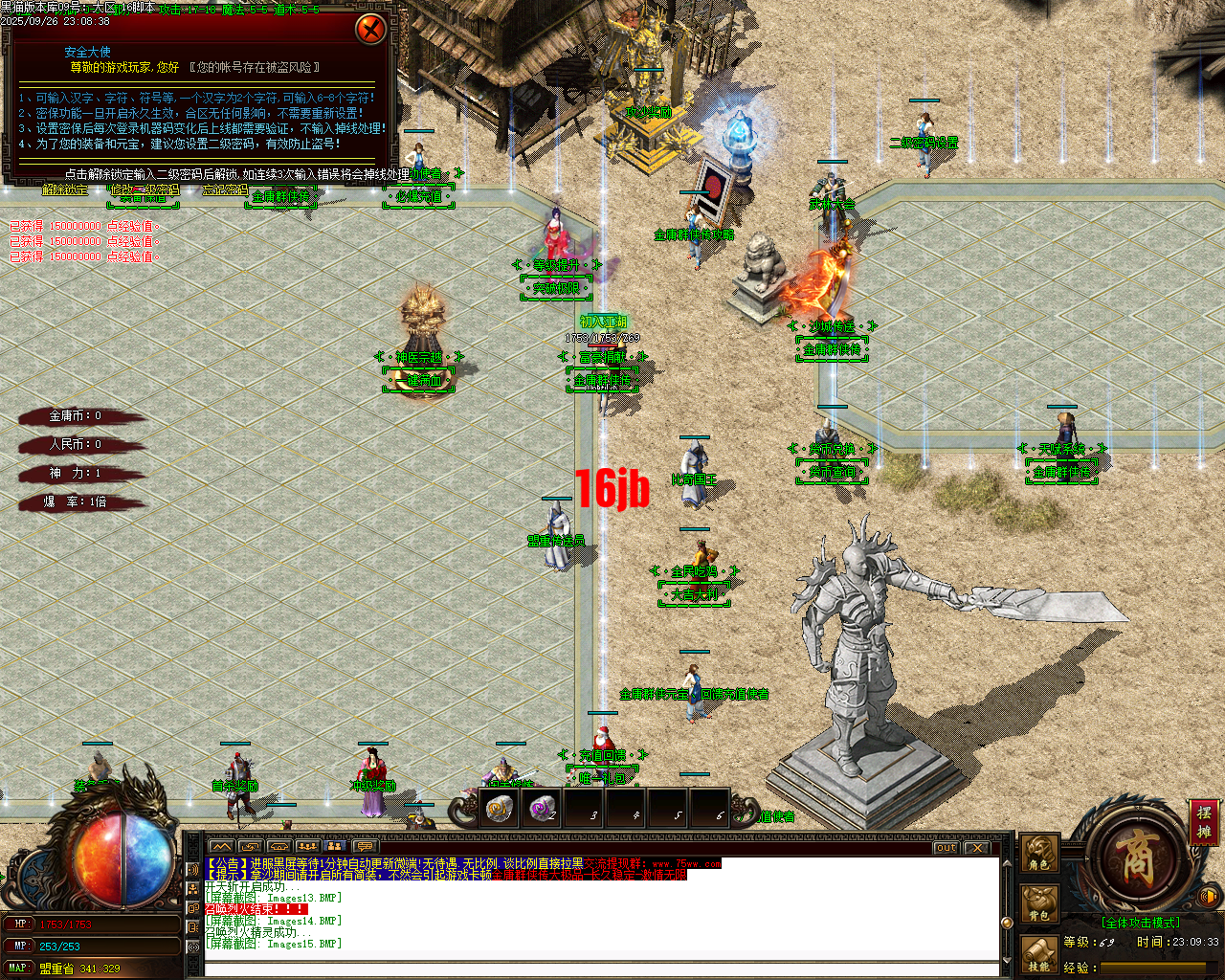The height and width of the screenshot is (980, 1225).
Task: Click the out button above the chat box
Action: point(944,848)
